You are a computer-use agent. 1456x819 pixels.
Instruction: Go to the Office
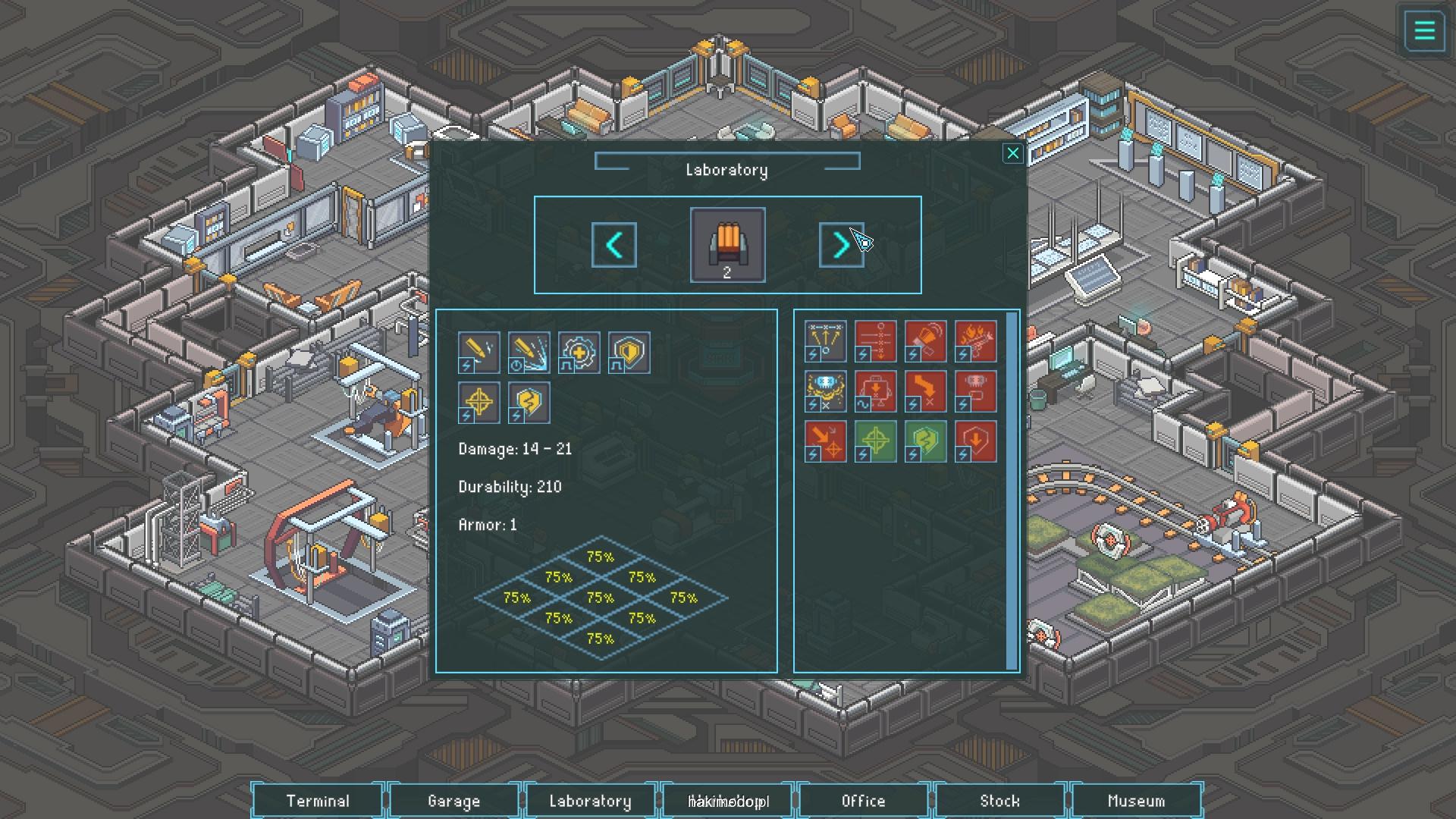863,801
